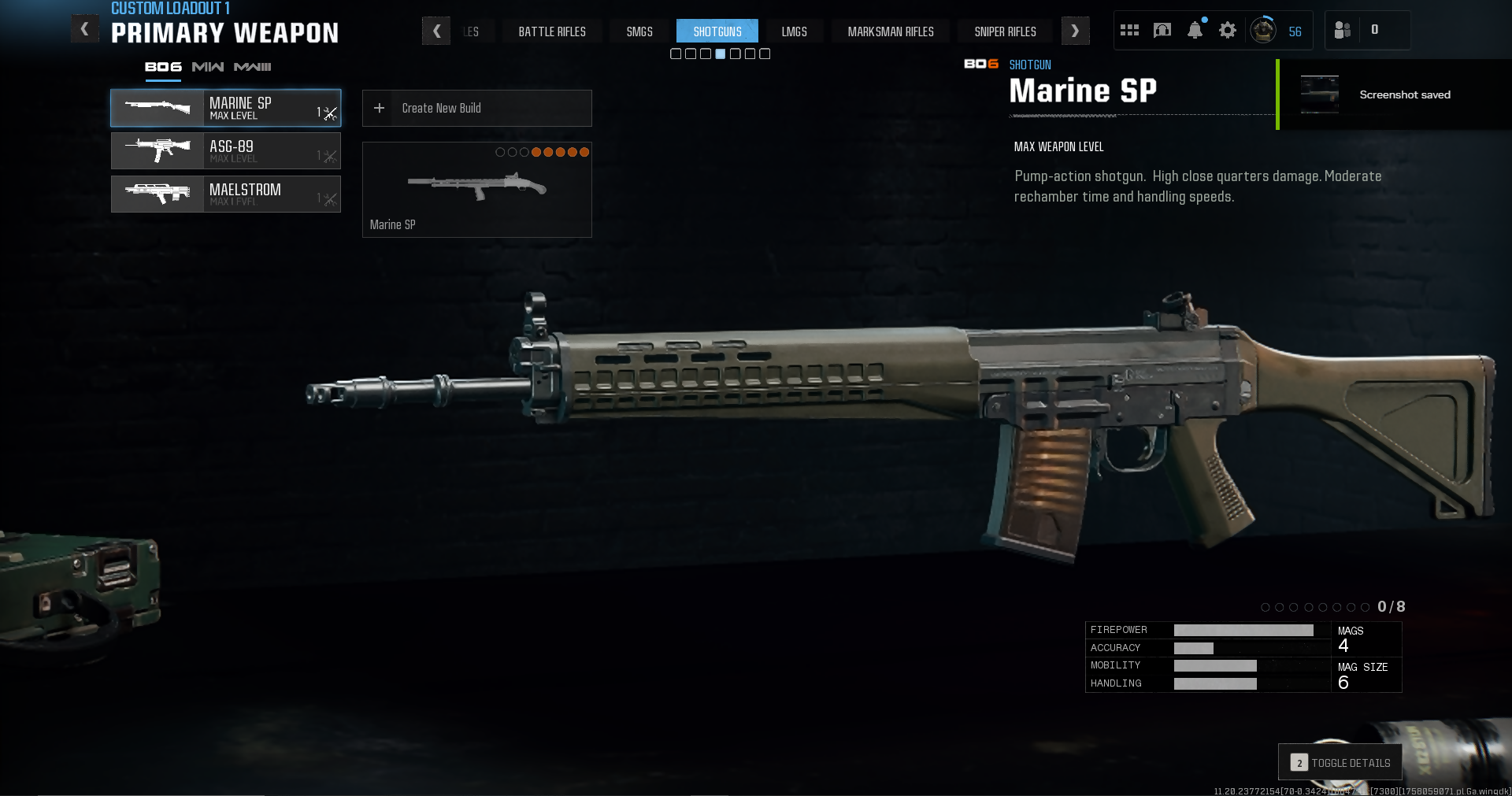Advance weapon categories with right arrow
The height and width of the screenshot is (796, 1512).
pos(1075,31)
